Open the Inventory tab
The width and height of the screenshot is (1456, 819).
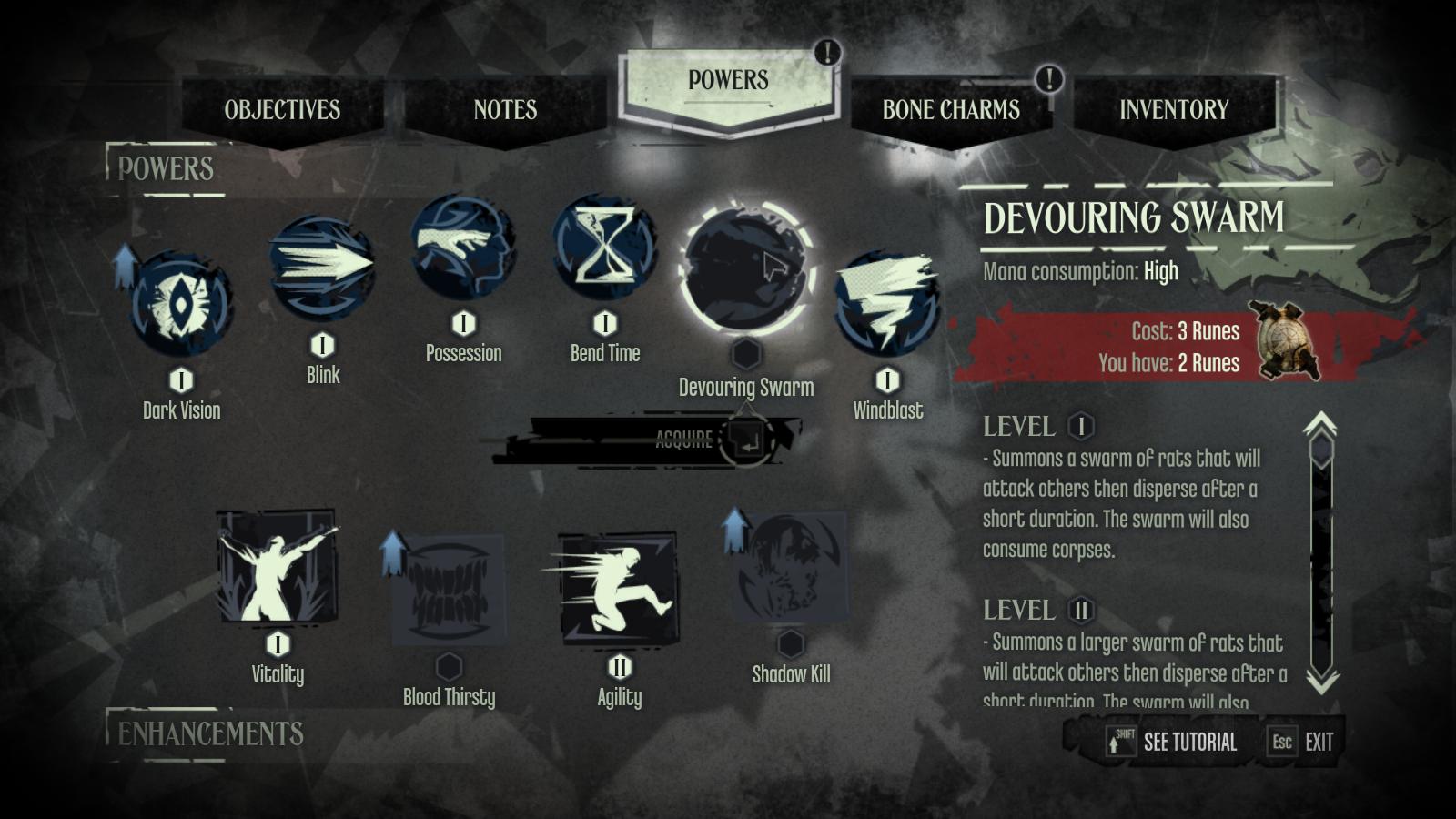1174,110
